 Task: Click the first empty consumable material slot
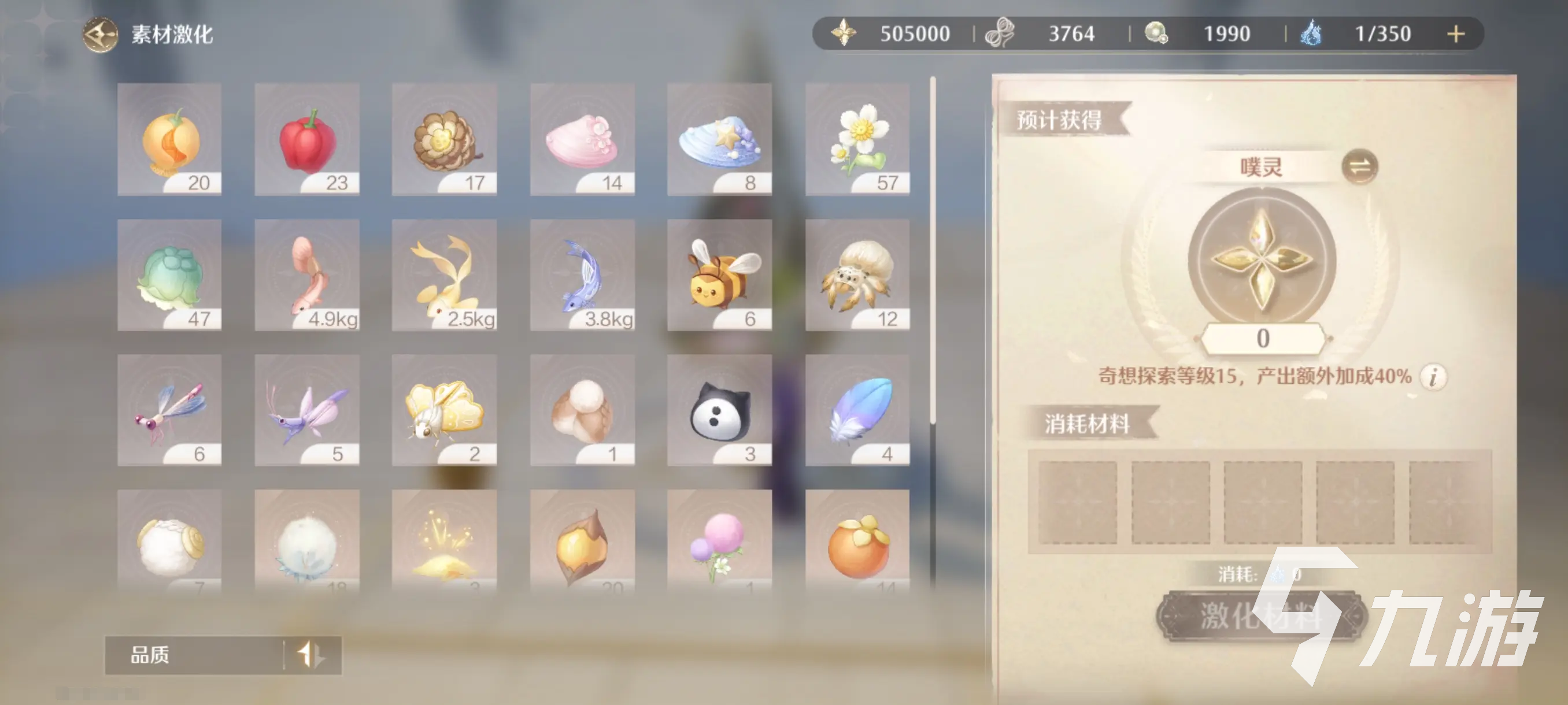(x=1079, y=504)
